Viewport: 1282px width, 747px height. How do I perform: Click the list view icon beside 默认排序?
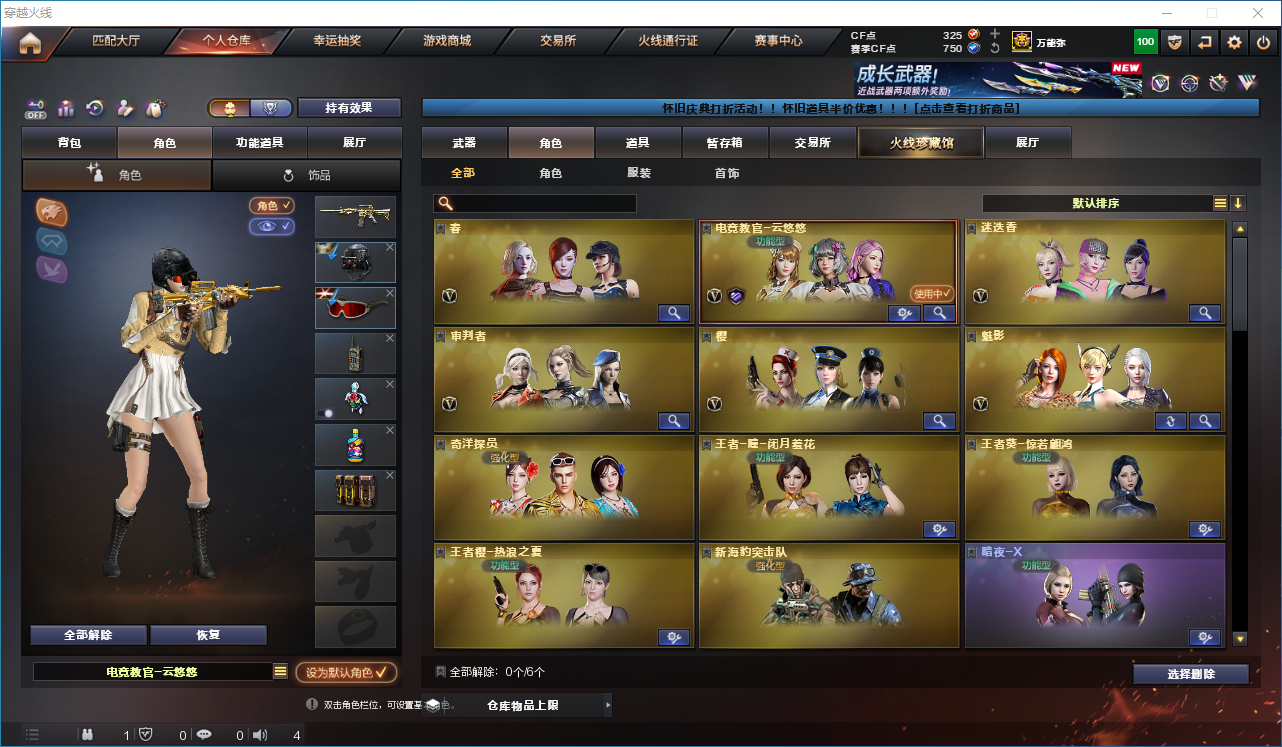click(x=1220, y=202)
